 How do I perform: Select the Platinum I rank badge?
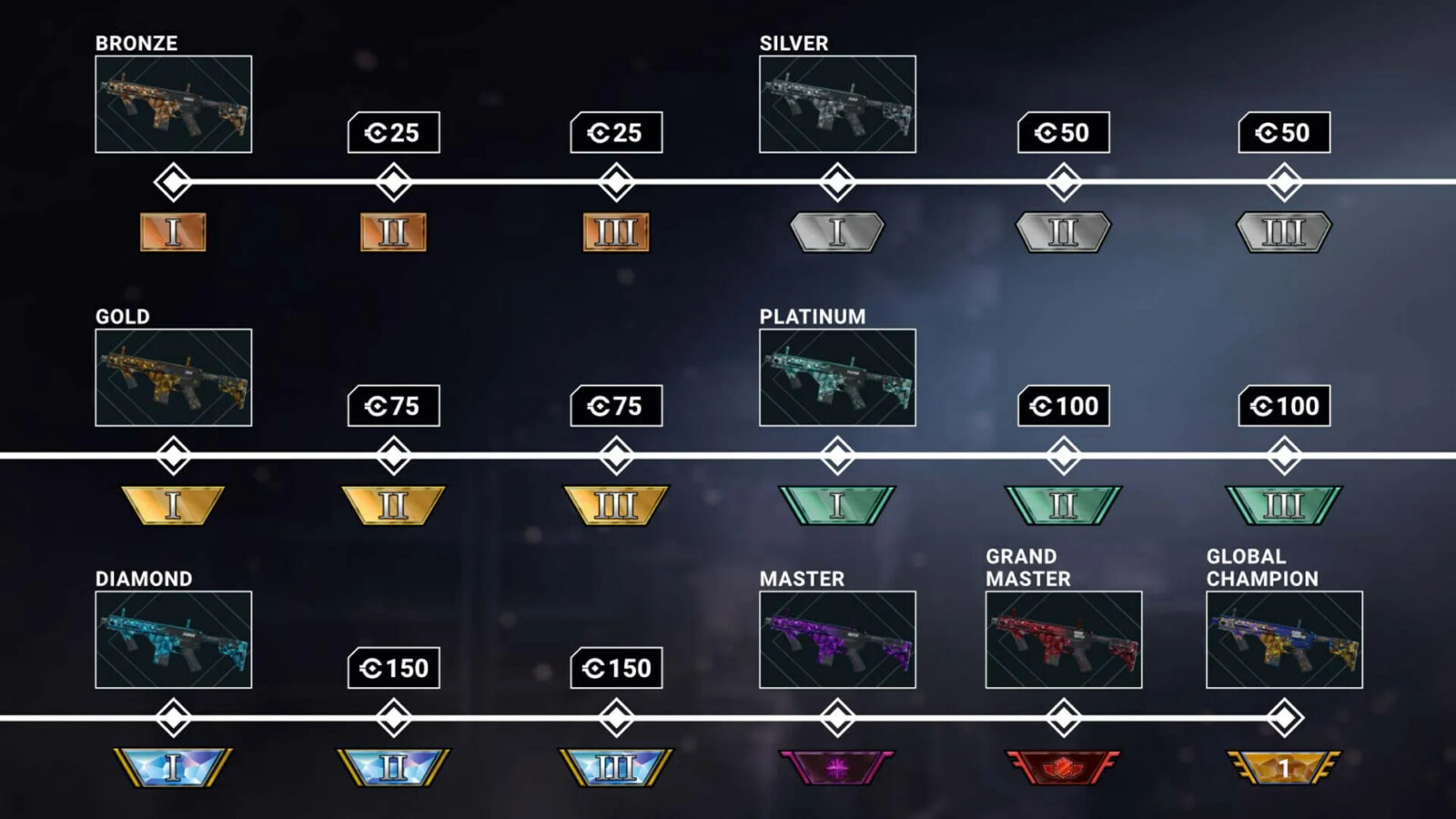point(837,505)
